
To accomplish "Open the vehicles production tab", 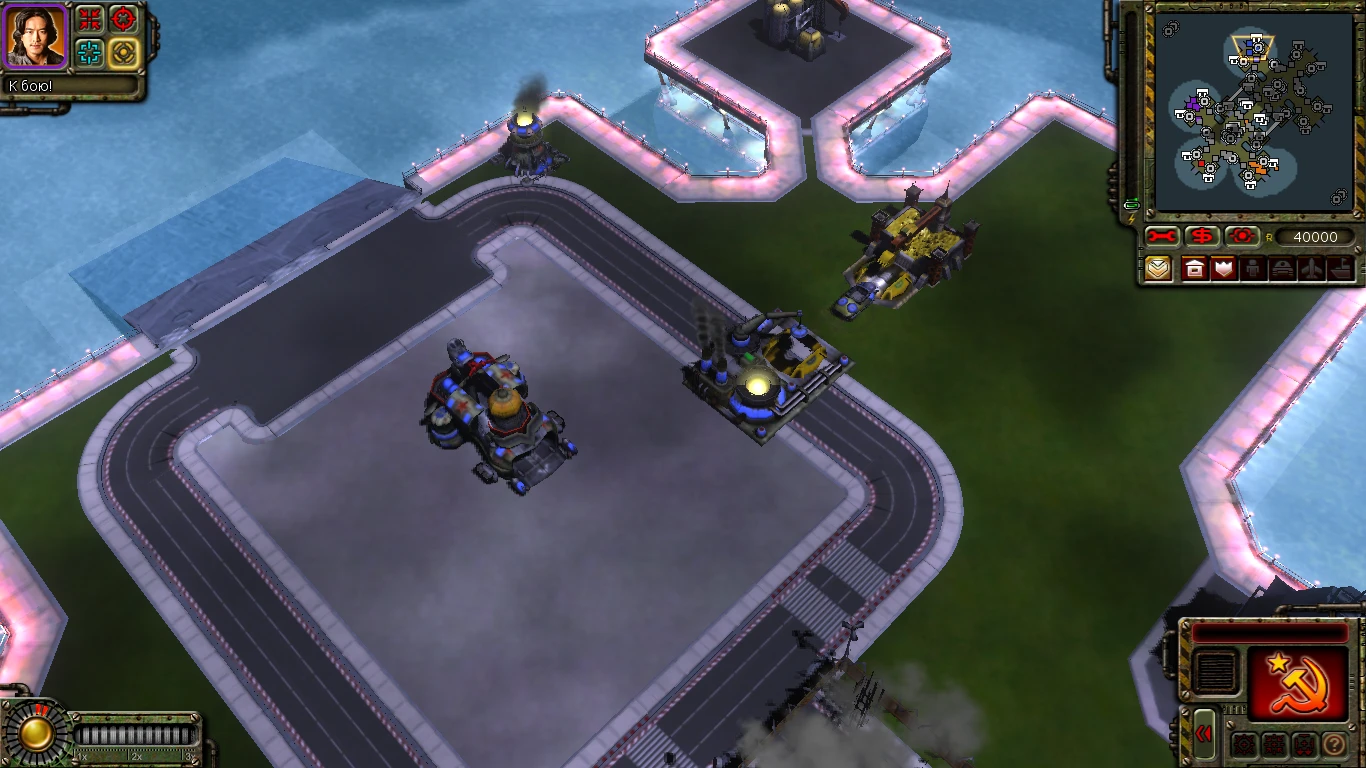I will (1282, 268).
